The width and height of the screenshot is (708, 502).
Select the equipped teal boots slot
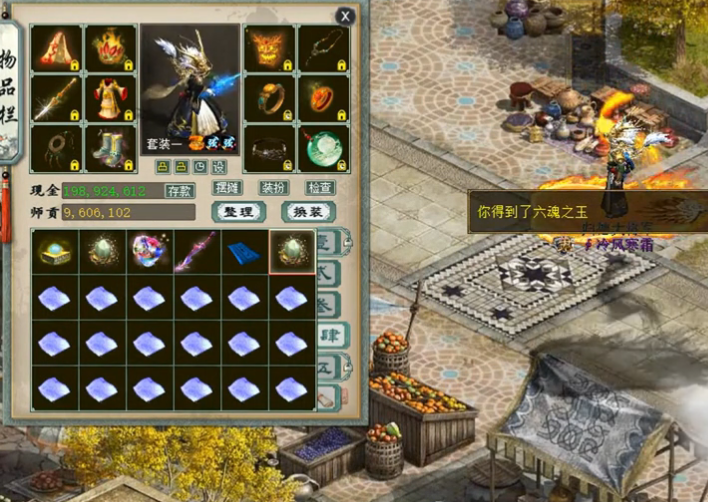(x=110, y=149)
